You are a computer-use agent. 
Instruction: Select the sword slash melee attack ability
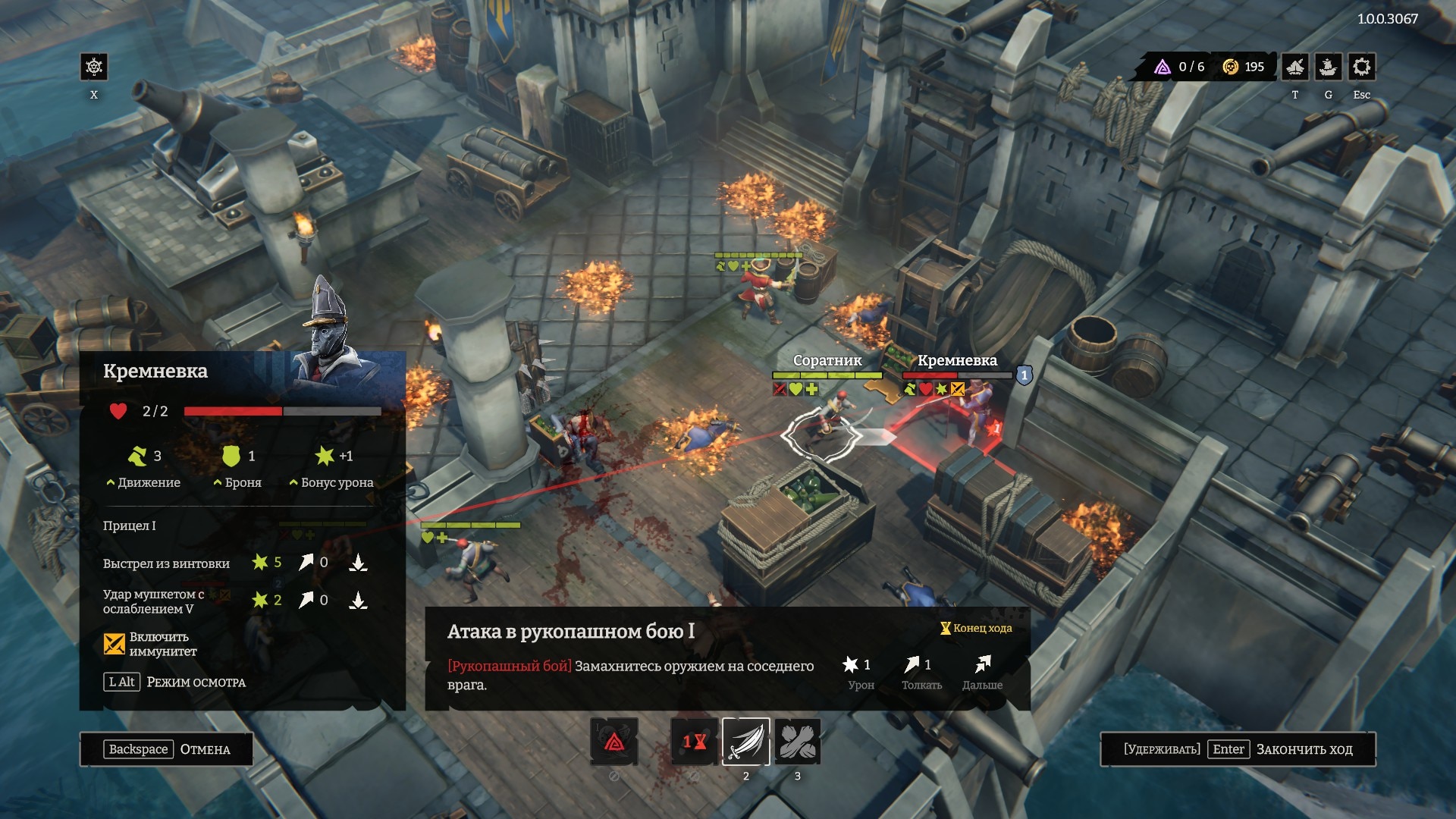745,741
